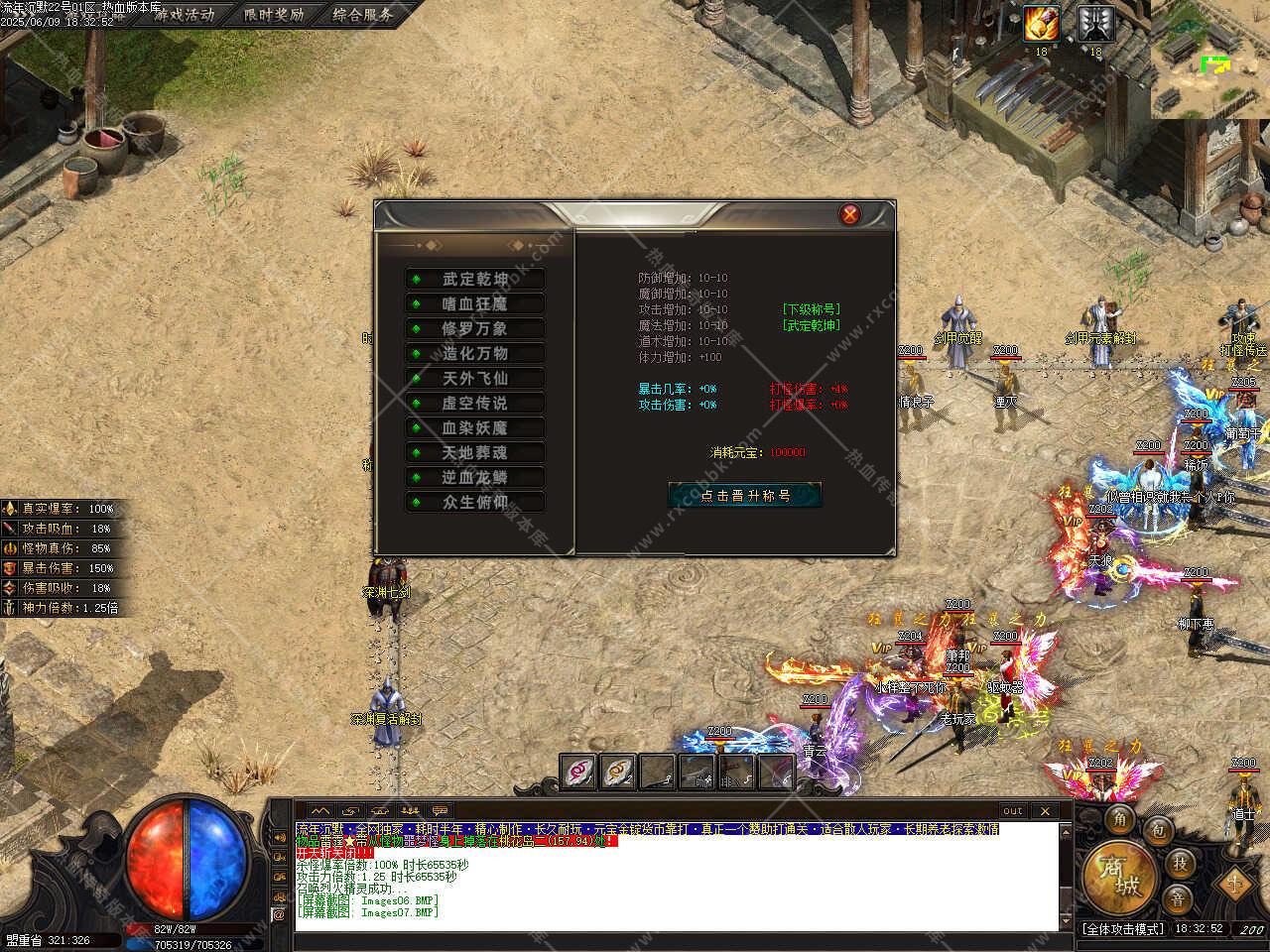Viewport: 1270px width, 952px height.
Task: Open the 游戏活动 top menu
Action: (185, 15)
